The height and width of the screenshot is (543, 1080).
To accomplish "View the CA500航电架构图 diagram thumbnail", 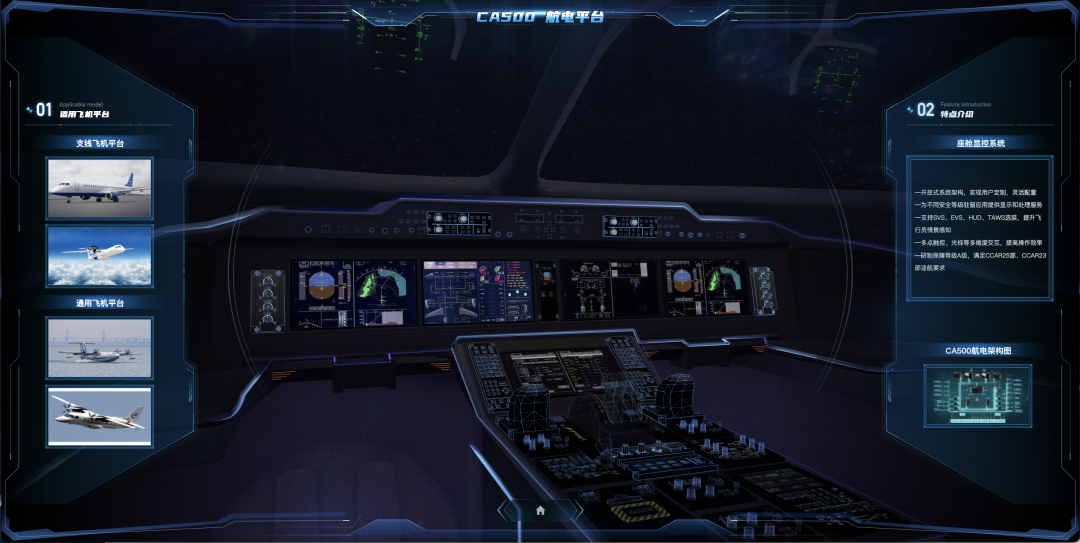I will [977, 397].
